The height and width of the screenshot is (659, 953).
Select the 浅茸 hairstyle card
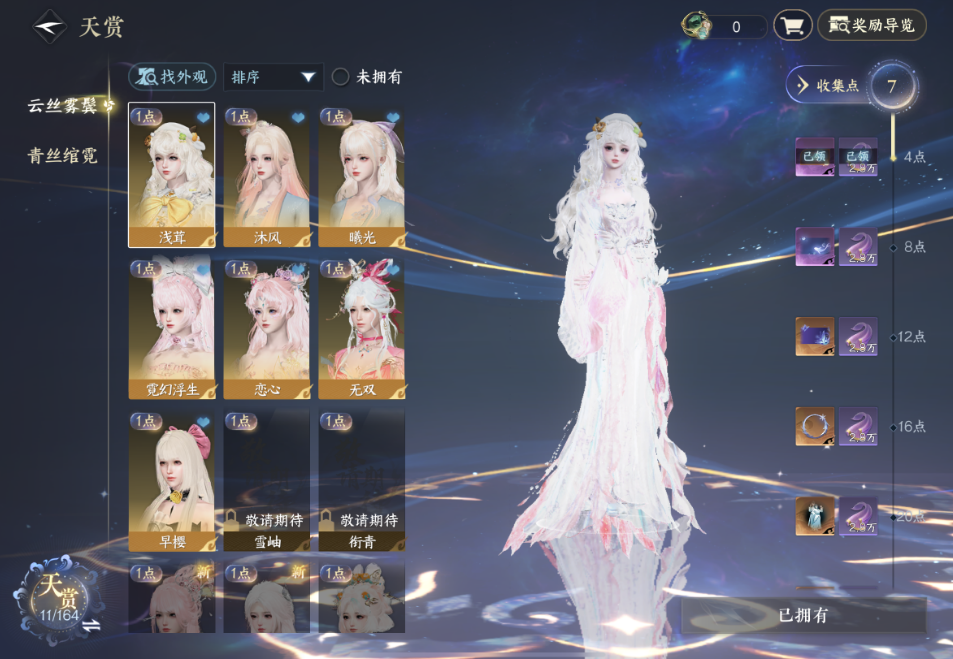click(172, 176)
